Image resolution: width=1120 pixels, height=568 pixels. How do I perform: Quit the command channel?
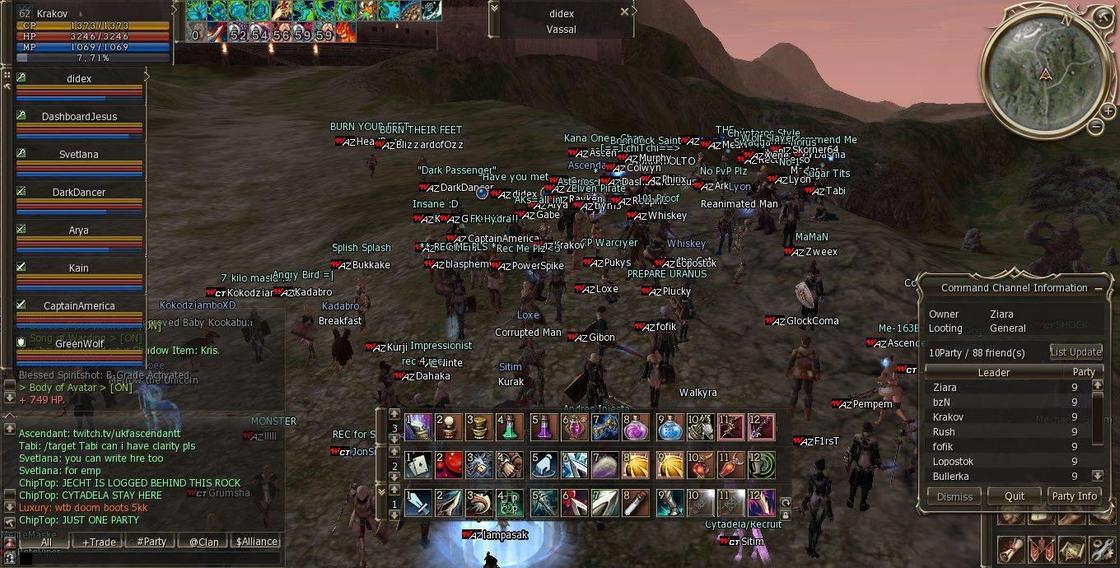[1014, 496]
